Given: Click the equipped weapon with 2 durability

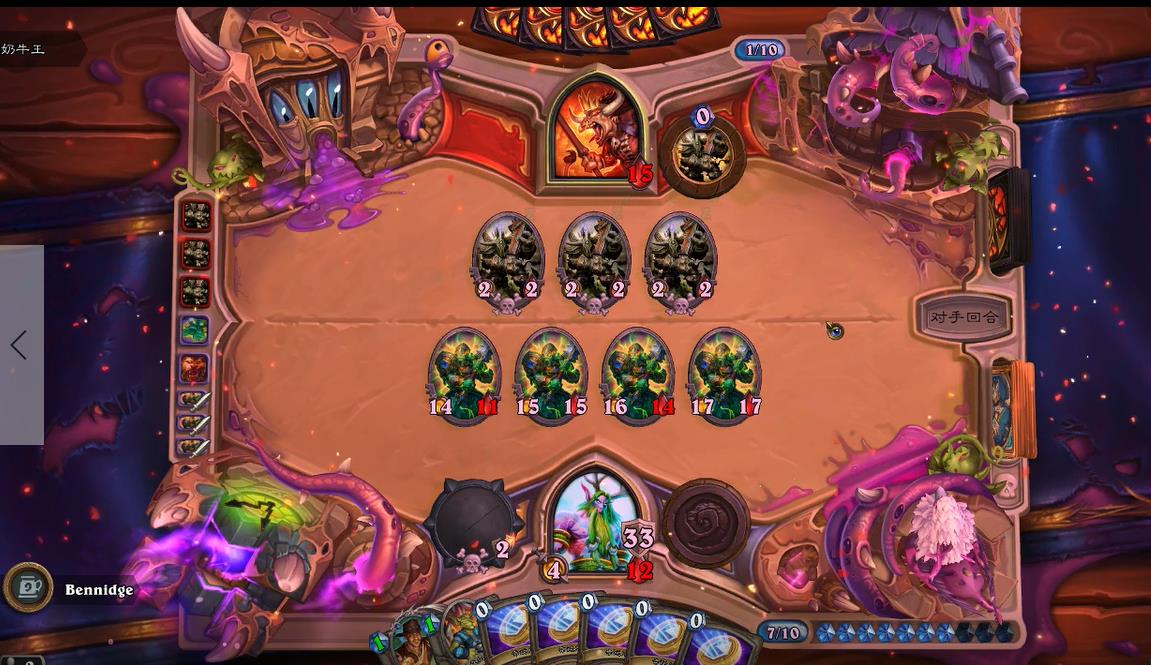Looking at the screenshot, I should point(473,523).
